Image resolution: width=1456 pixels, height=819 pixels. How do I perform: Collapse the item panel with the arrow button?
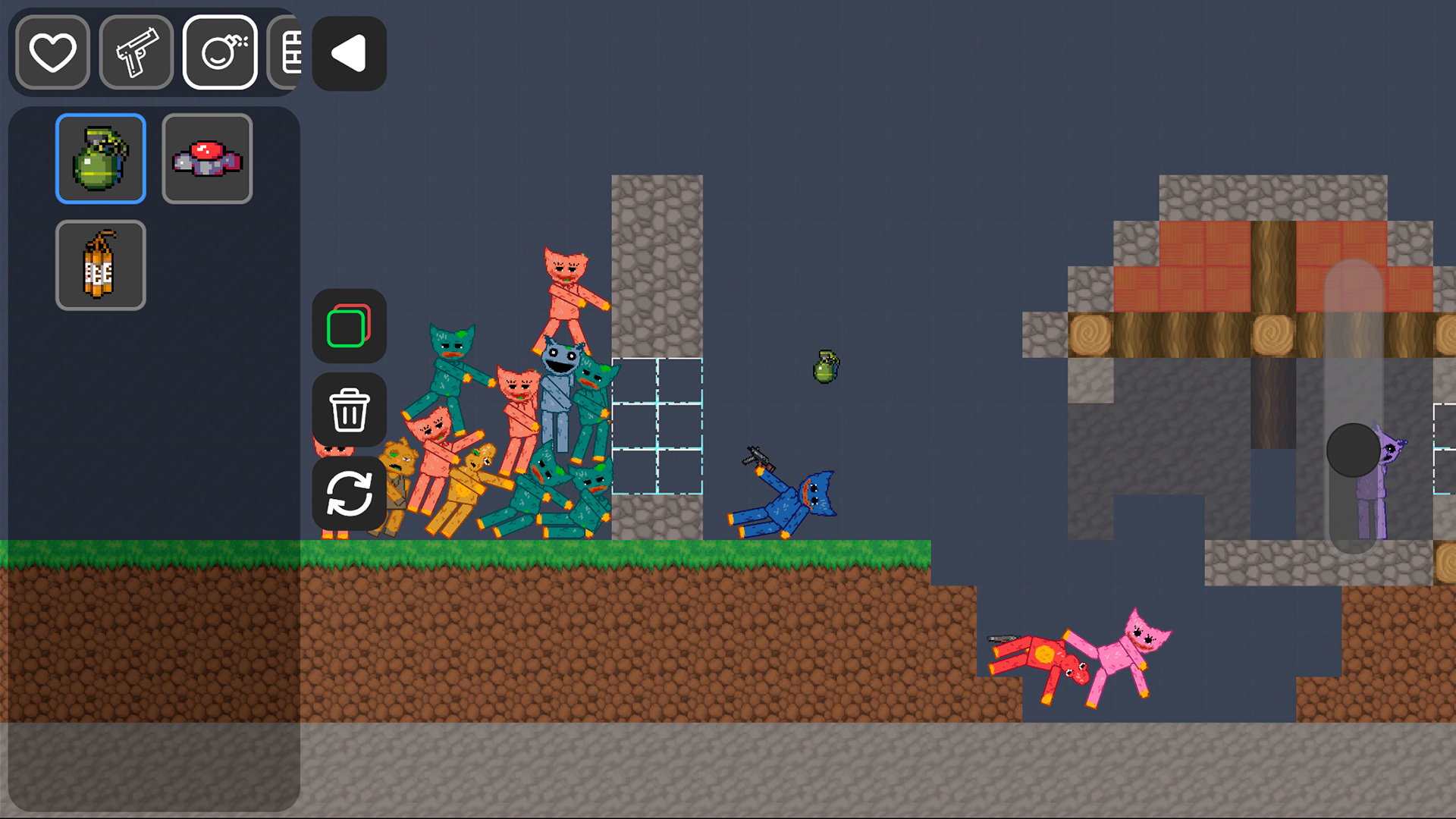(x=348, y=52)
